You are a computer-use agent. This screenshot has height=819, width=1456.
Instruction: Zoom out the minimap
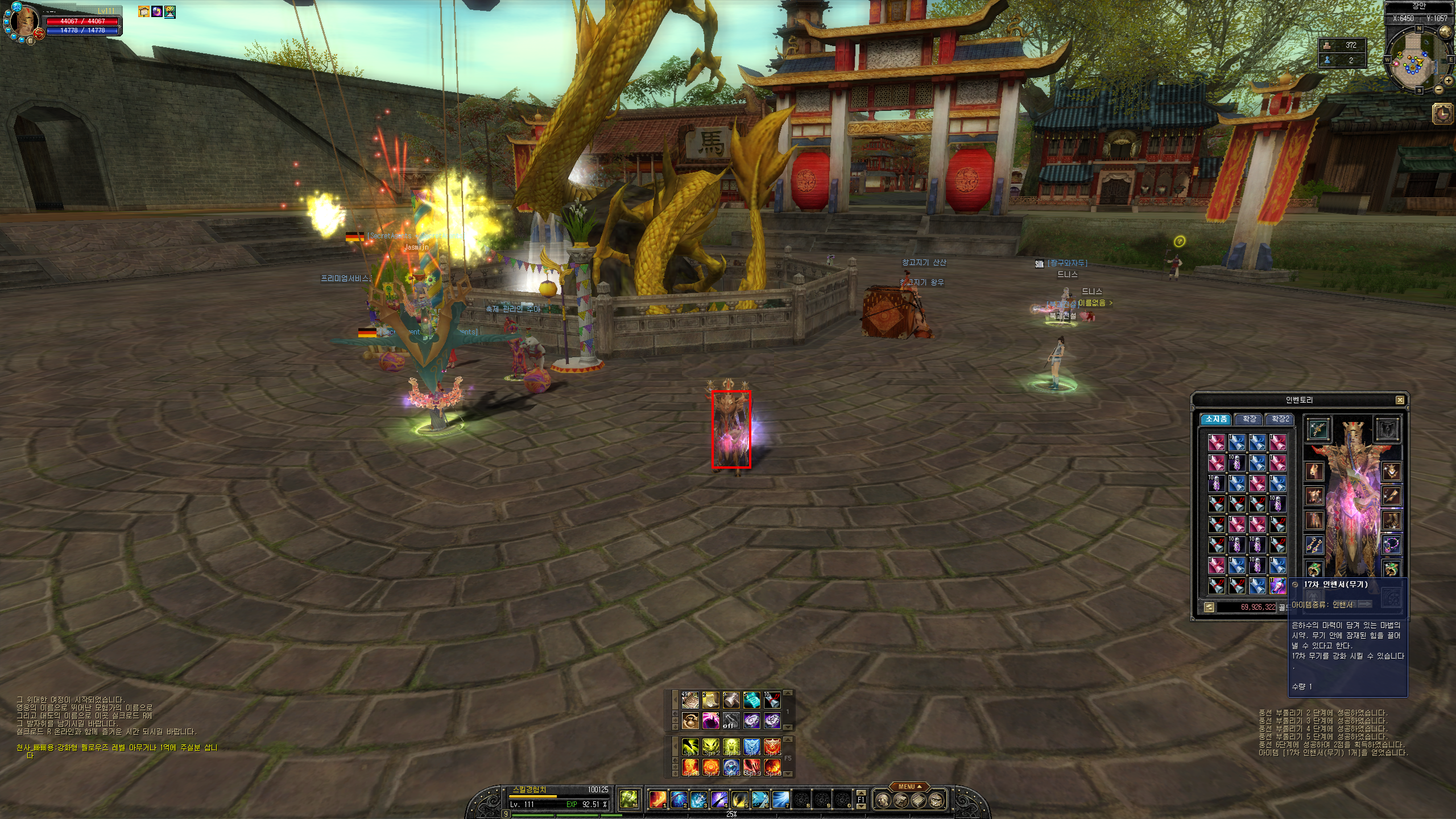coord(1439,89)
